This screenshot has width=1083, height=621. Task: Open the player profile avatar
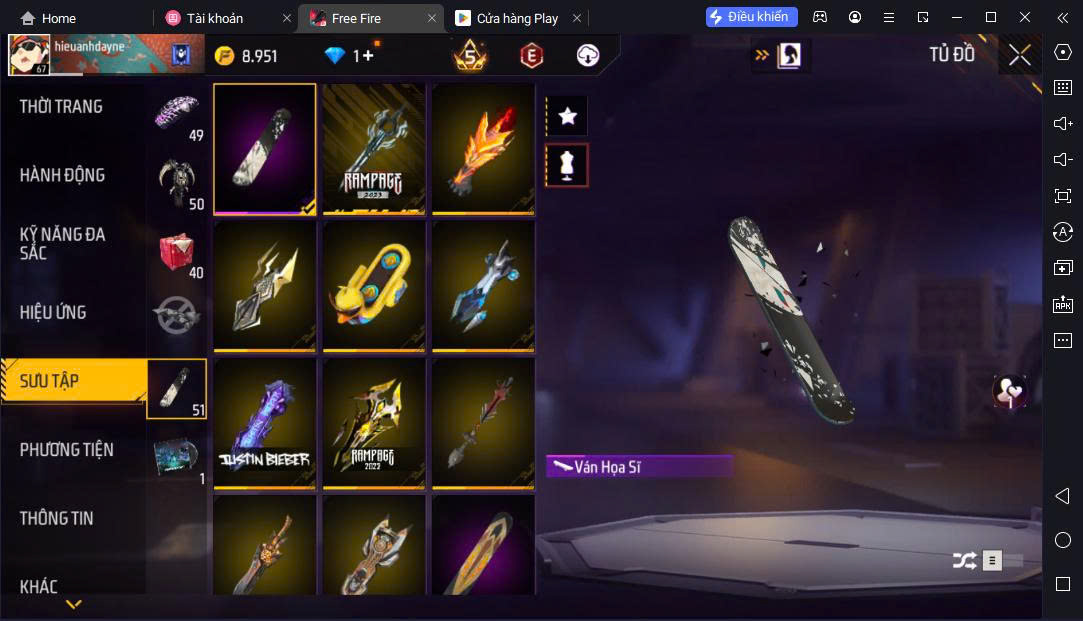pos(27,55)
